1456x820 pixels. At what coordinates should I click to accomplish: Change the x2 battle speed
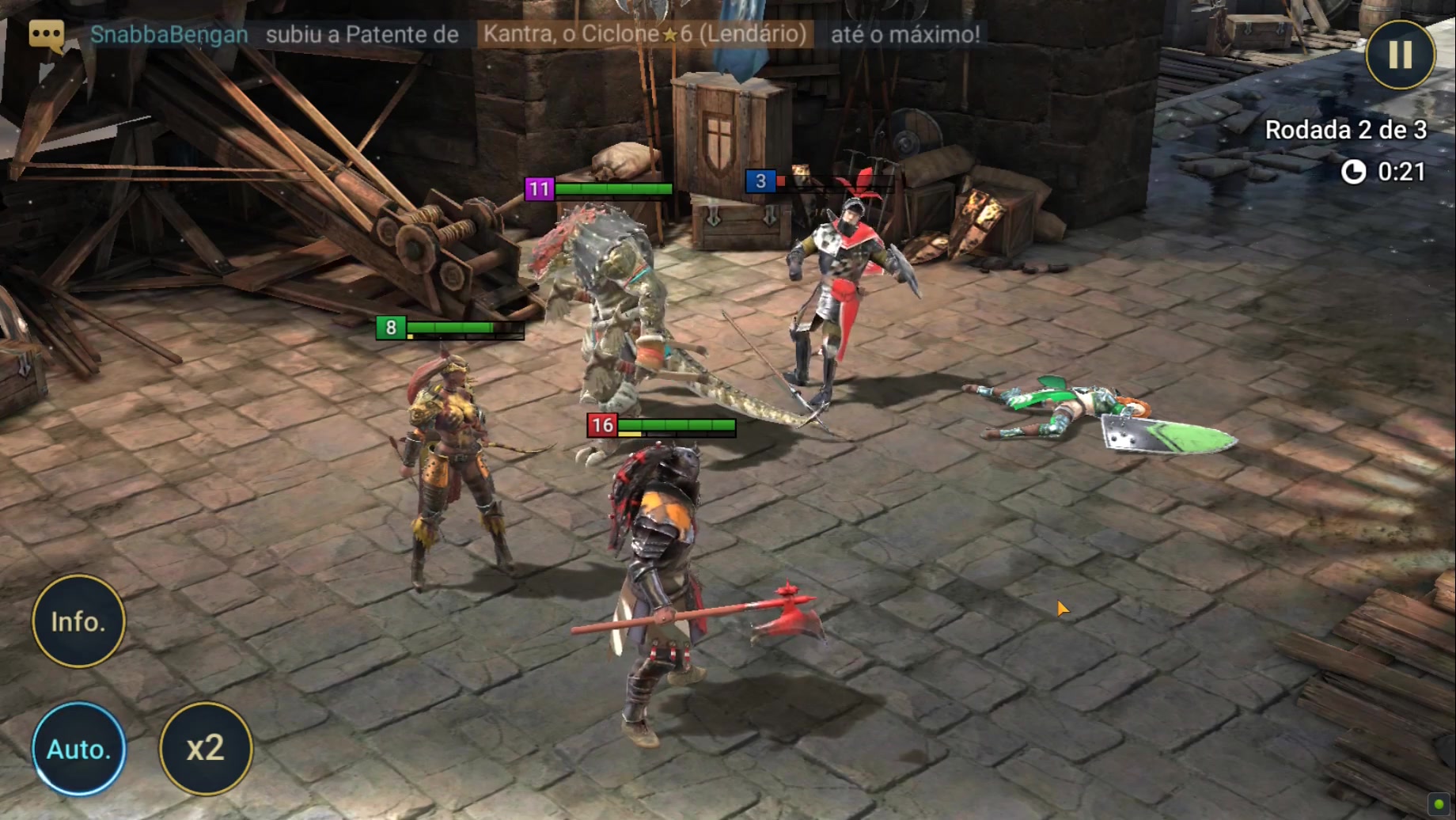click(x=206, y=748)
